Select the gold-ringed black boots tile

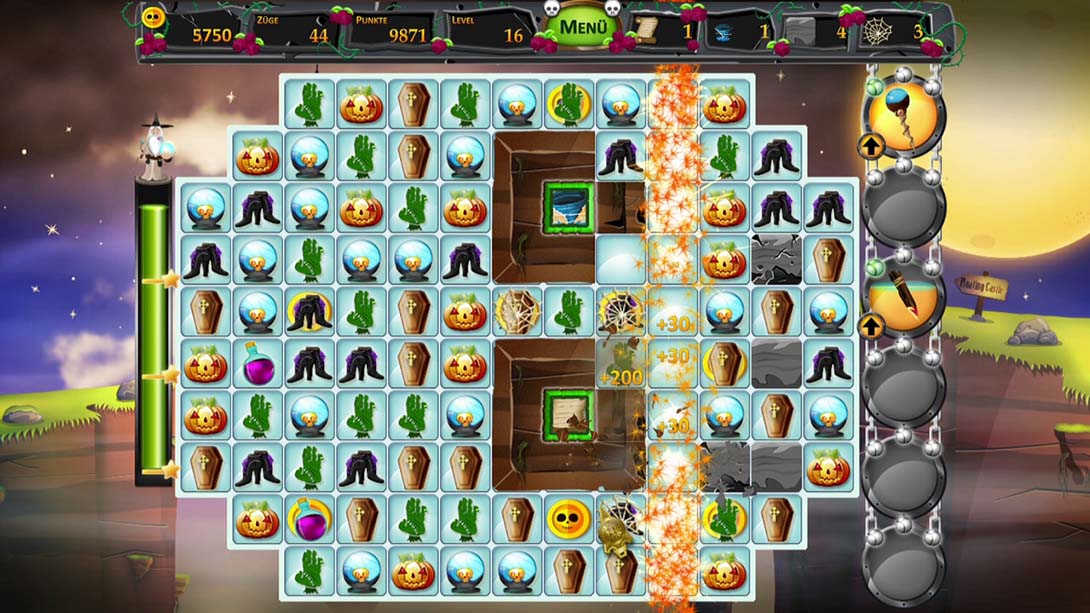(x=309, y=311)
